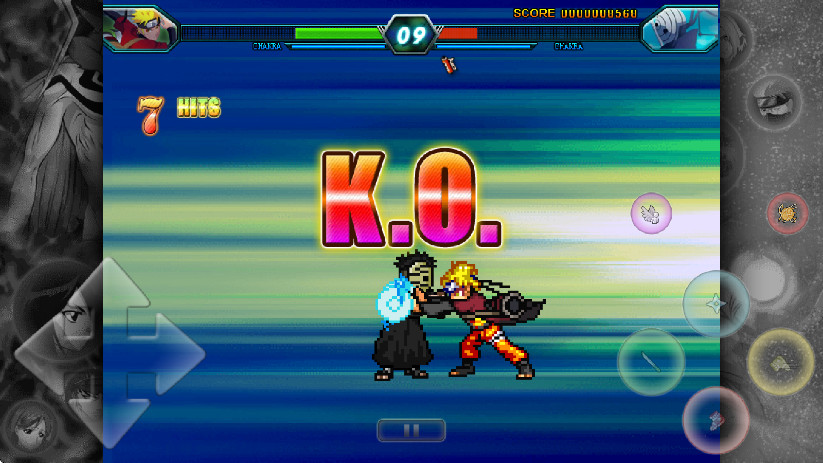Tap the right arrow on the d-pad

click(172, 352)
